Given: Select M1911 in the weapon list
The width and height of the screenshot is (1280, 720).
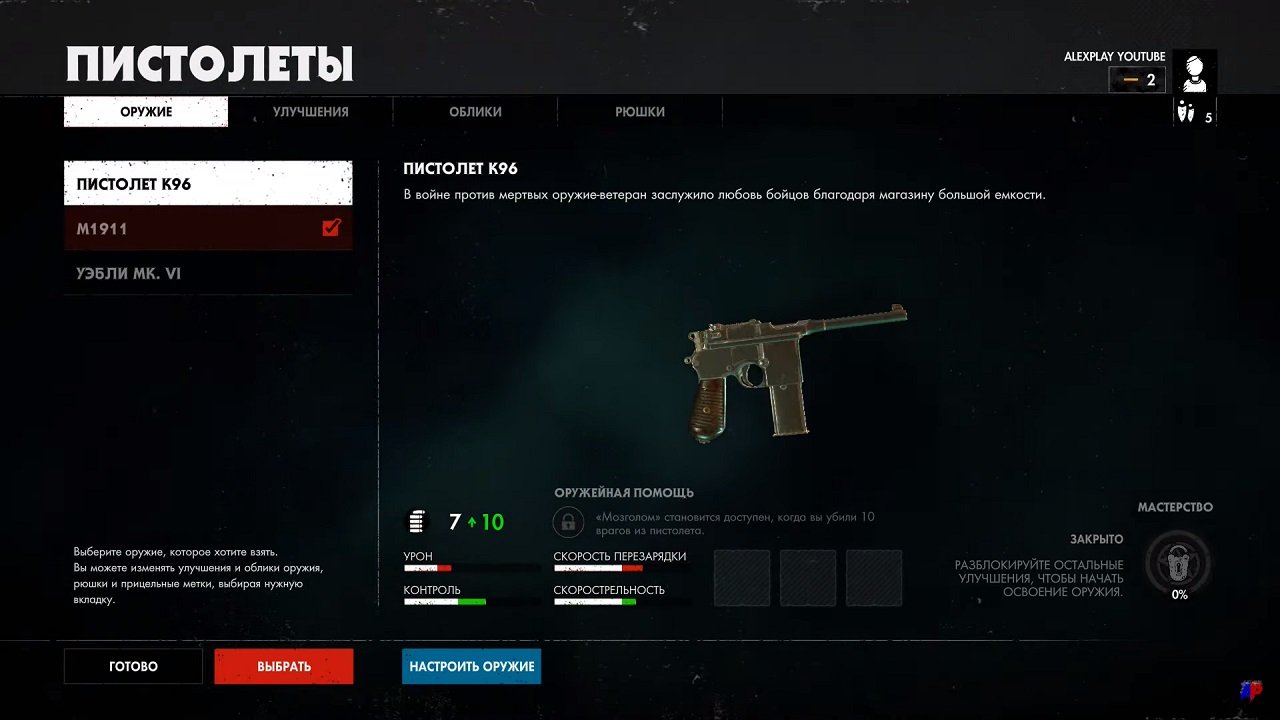Looking at the screenshot, I should click(180, 227).
